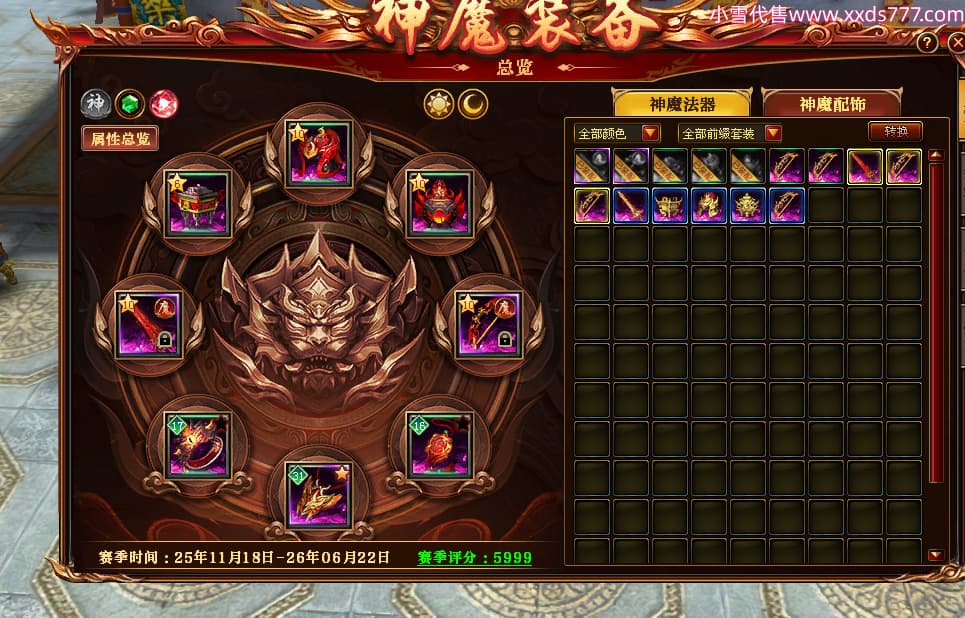Screen dimensions: 965x618
Task: Click the 转换 convert button
Action: tap(894, 131)
